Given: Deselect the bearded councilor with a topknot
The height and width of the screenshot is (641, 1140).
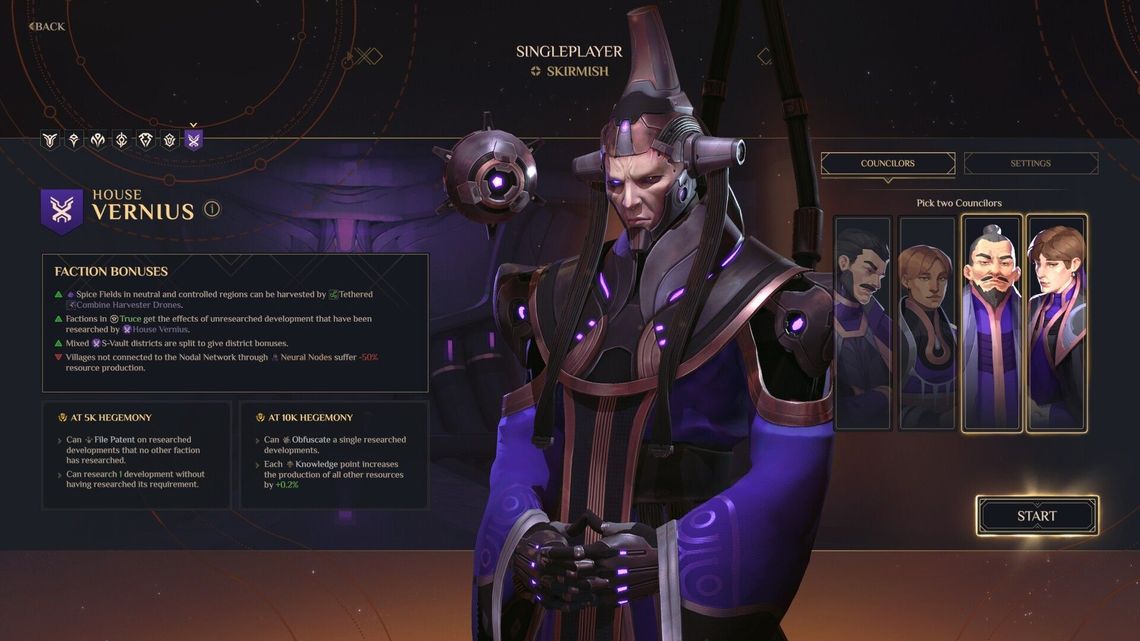Looking at the screenshot, I should point(991,322).
